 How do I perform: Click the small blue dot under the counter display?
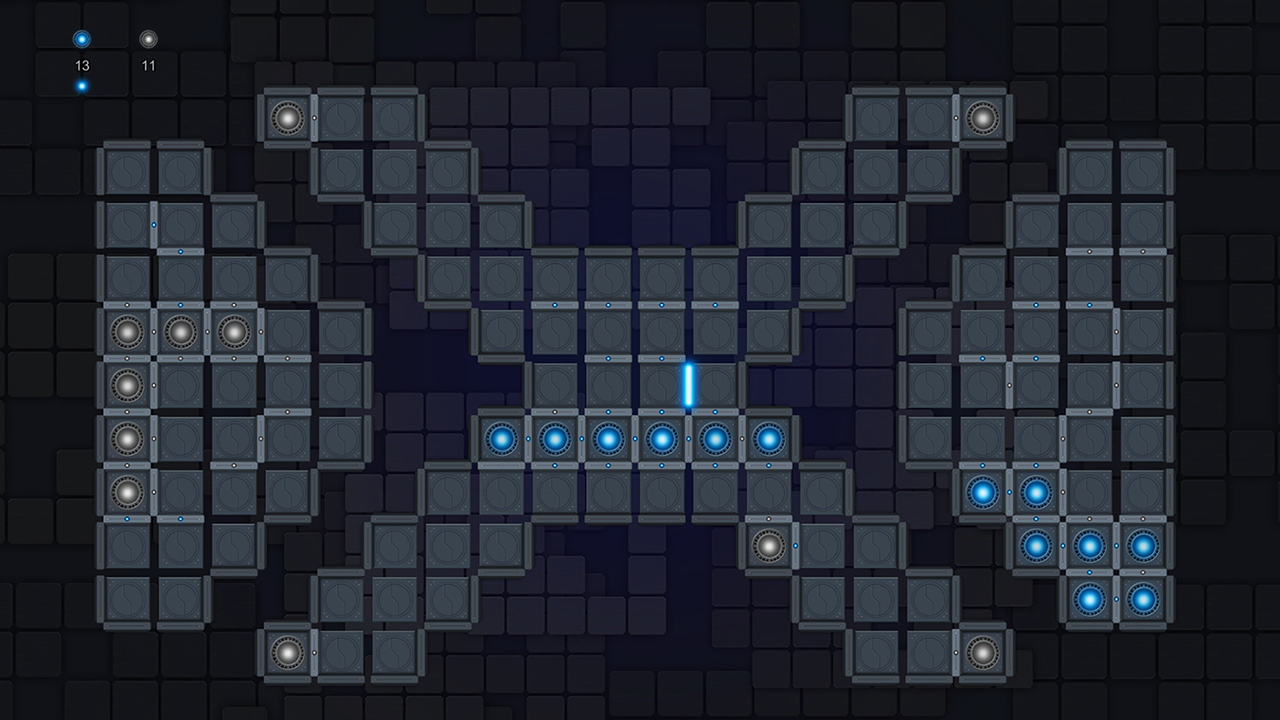tap(80, 84)
